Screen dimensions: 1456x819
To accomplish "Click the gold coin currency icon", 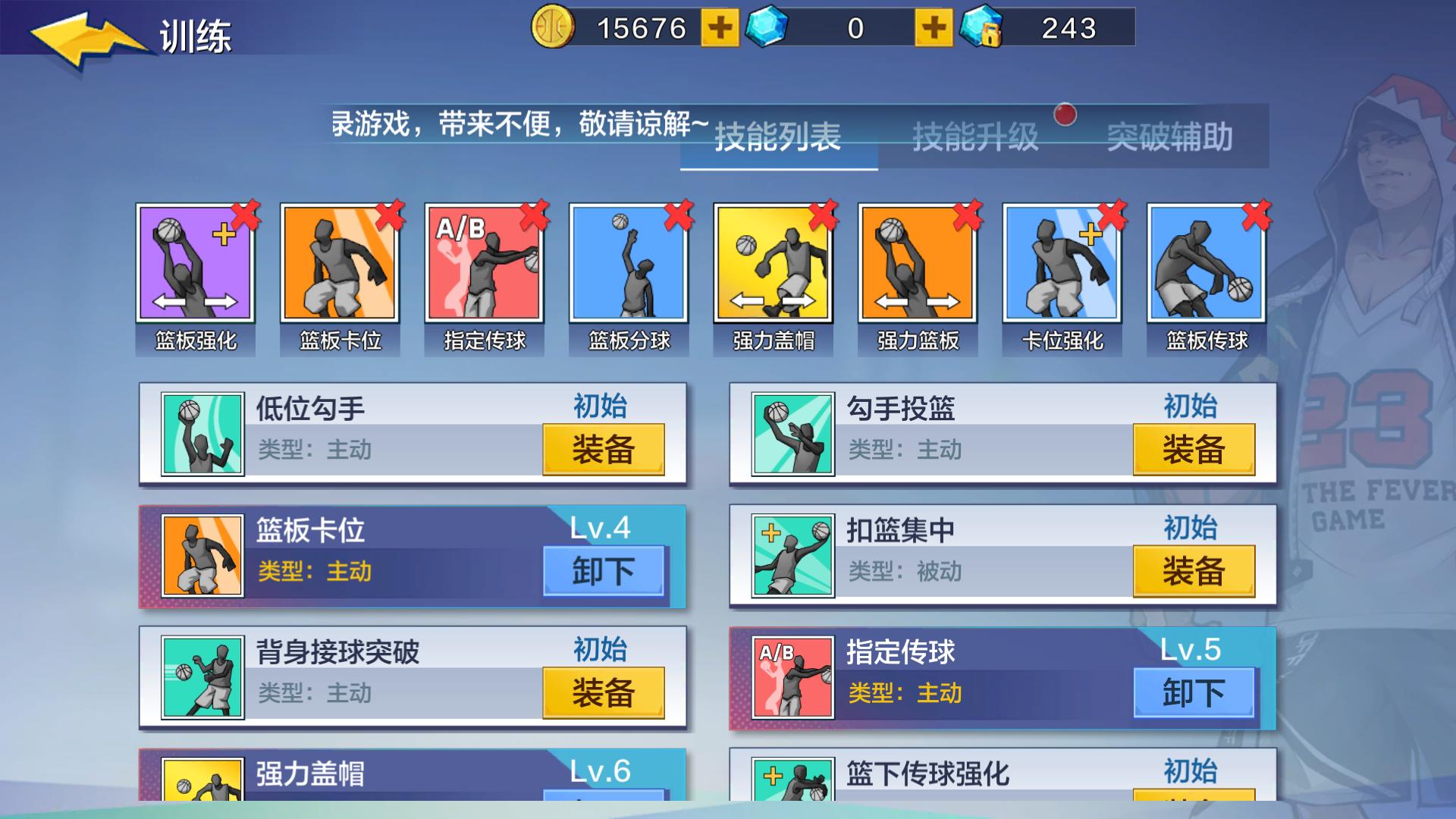I will 552,29.
